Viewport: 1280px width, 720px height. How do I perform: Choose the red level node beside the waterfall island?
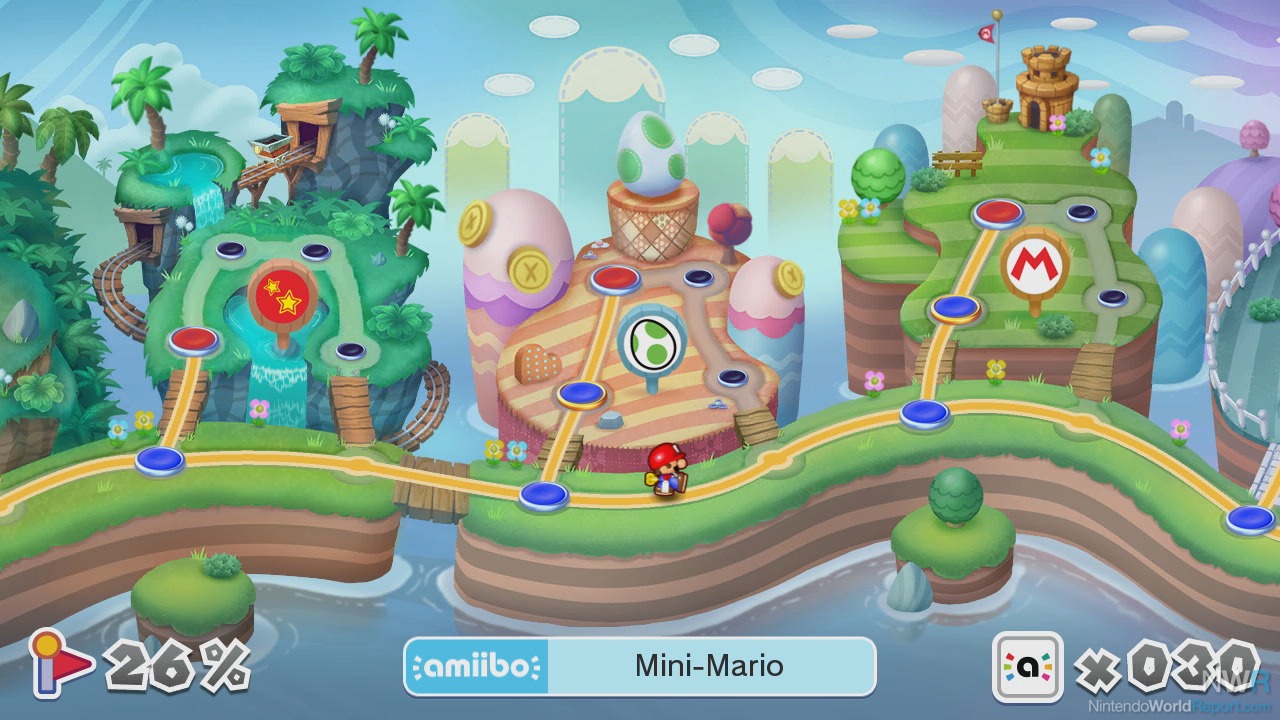click(x=194, y=339)
